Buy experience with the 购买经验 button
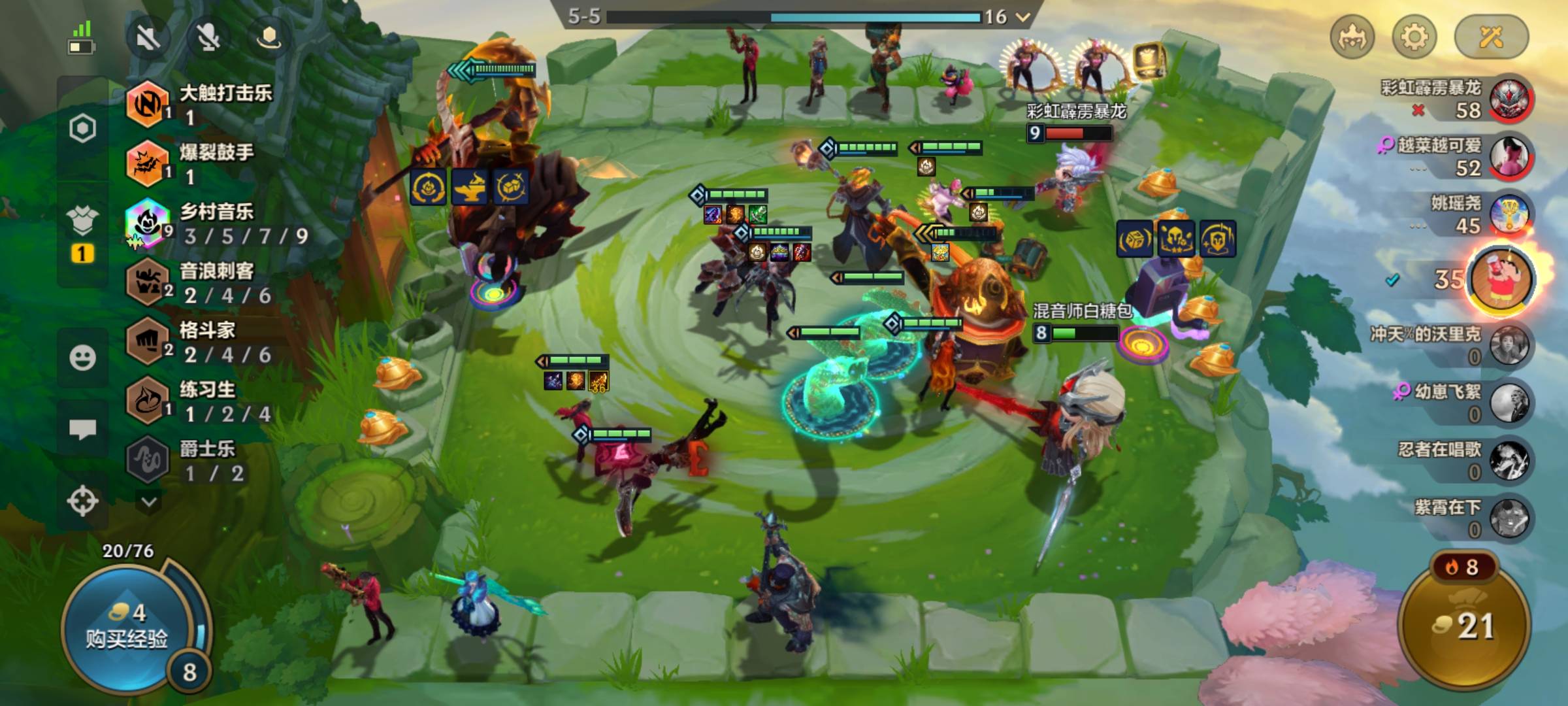Image resolution: width=1568 pixels, height=706 pixels. click(126, 626)
